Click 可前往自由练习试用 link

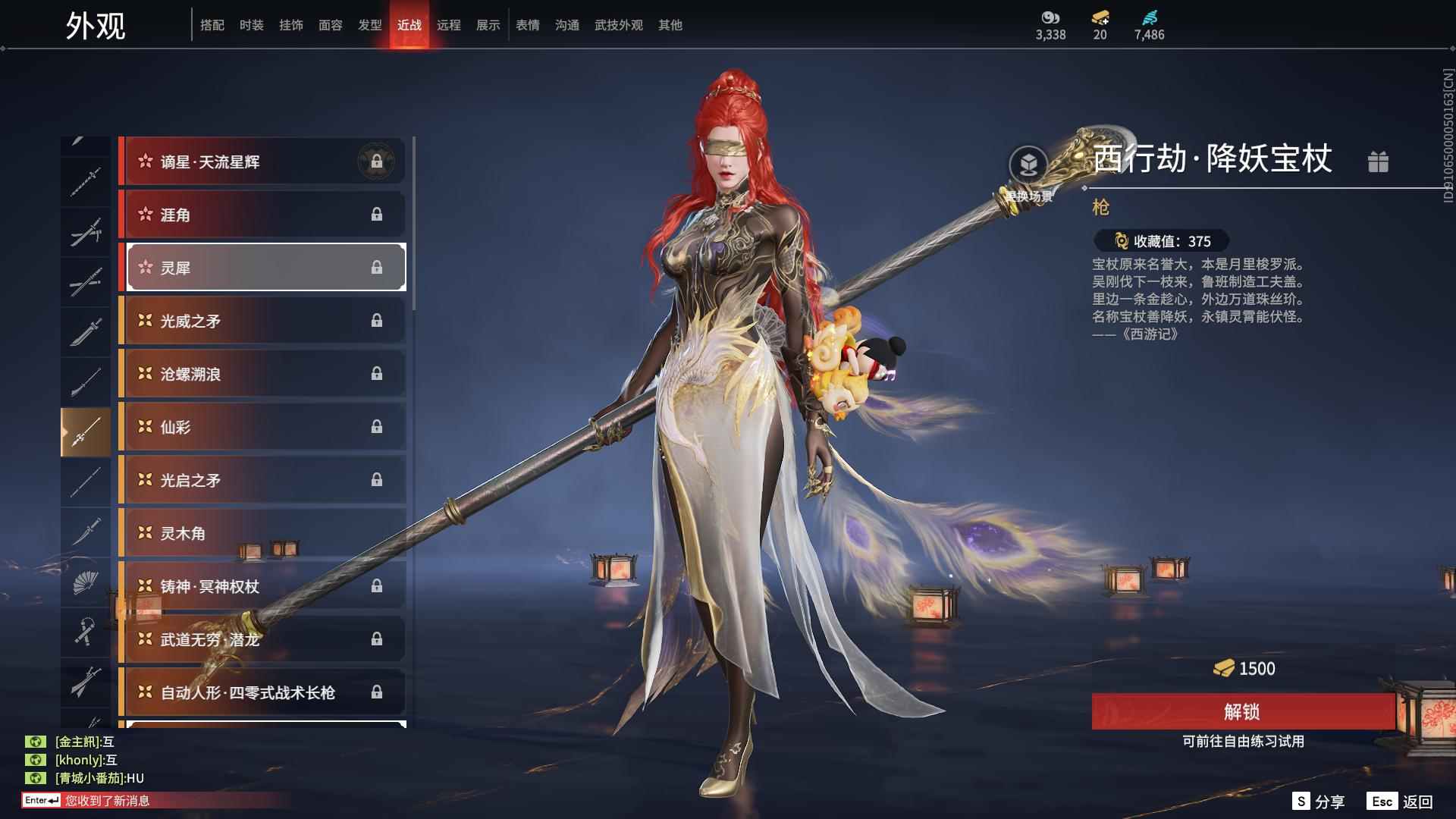coord(1244,743)
